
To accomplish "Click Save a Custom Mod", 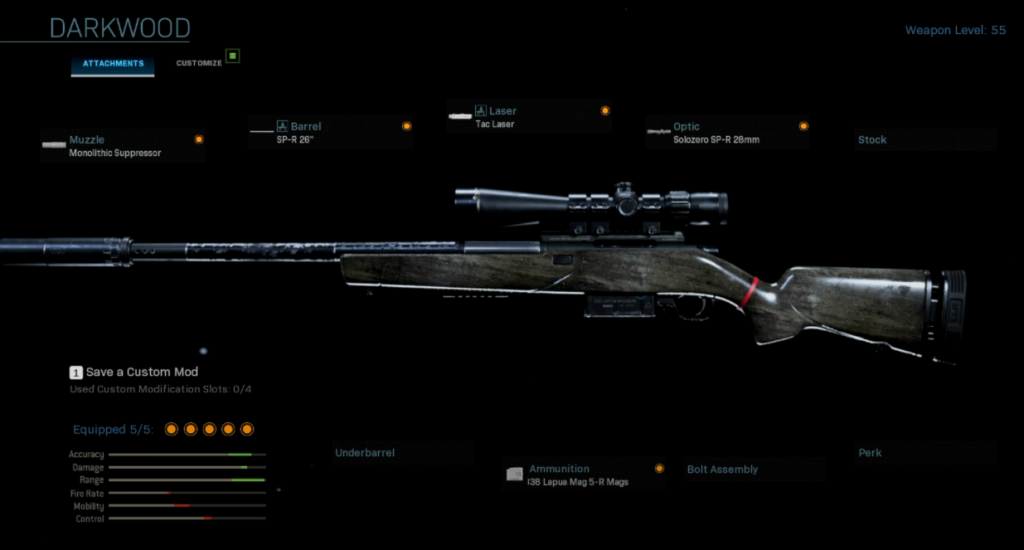I will [140, 372].
